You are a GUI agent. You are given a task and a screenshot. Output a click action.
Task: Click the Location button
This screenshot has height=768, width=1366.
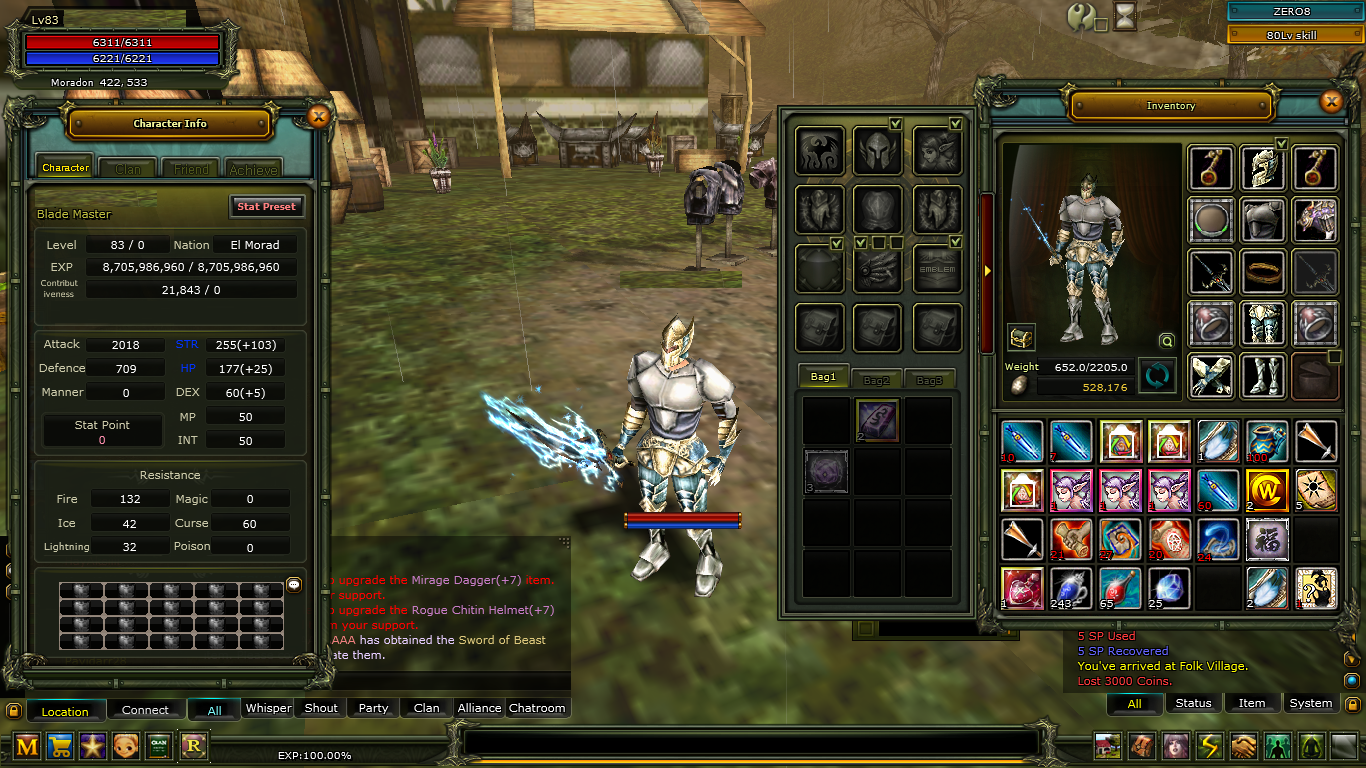[65, 711]
